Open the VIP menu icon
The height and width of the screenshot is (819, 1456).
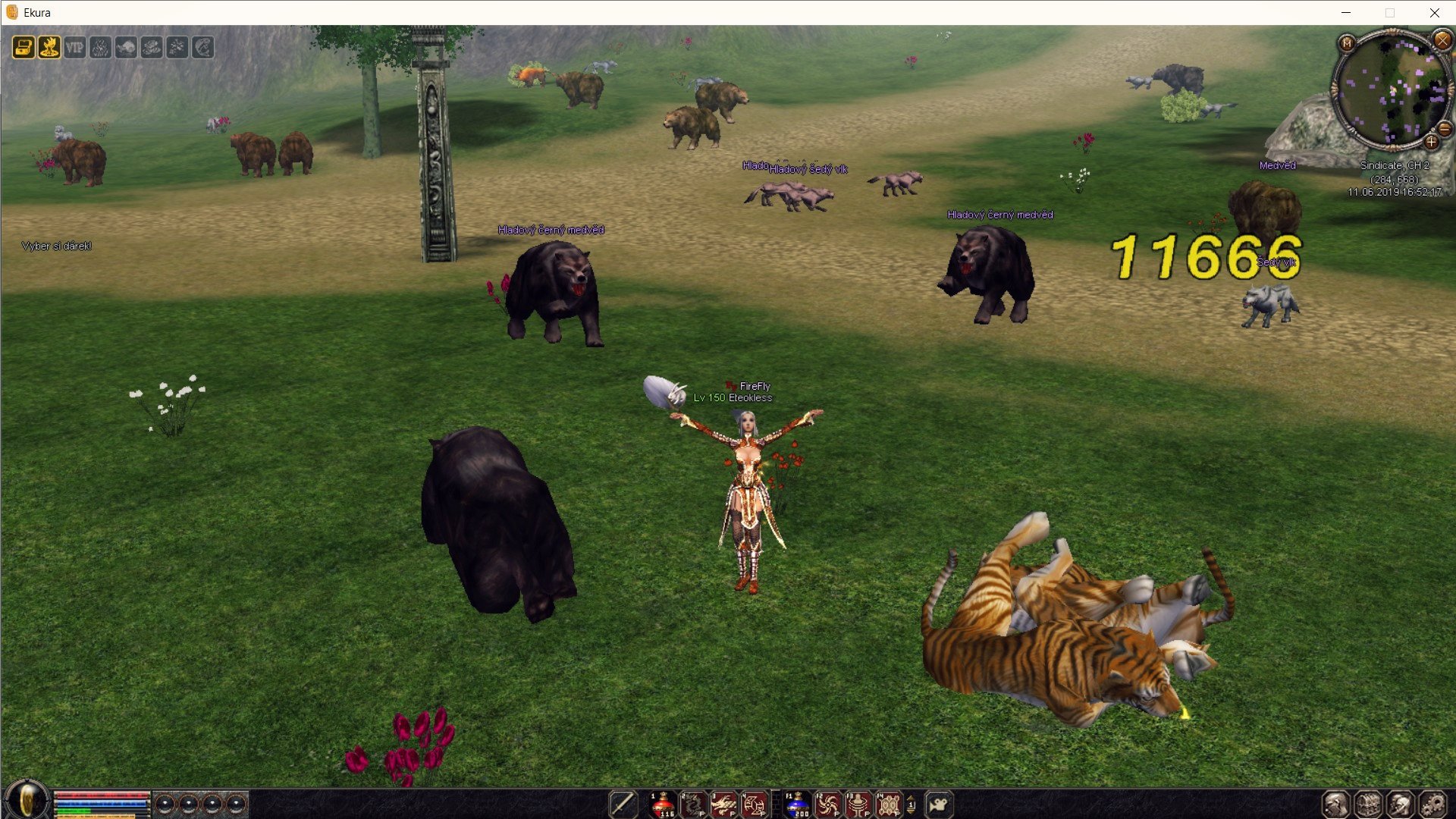74,48
